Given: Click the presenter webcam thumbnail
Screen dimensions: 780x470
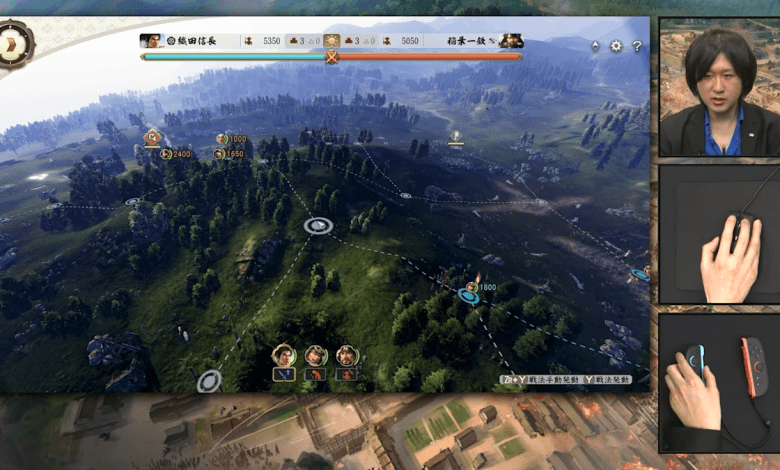Looking at the screenshot, I should [x=719, y=87].
